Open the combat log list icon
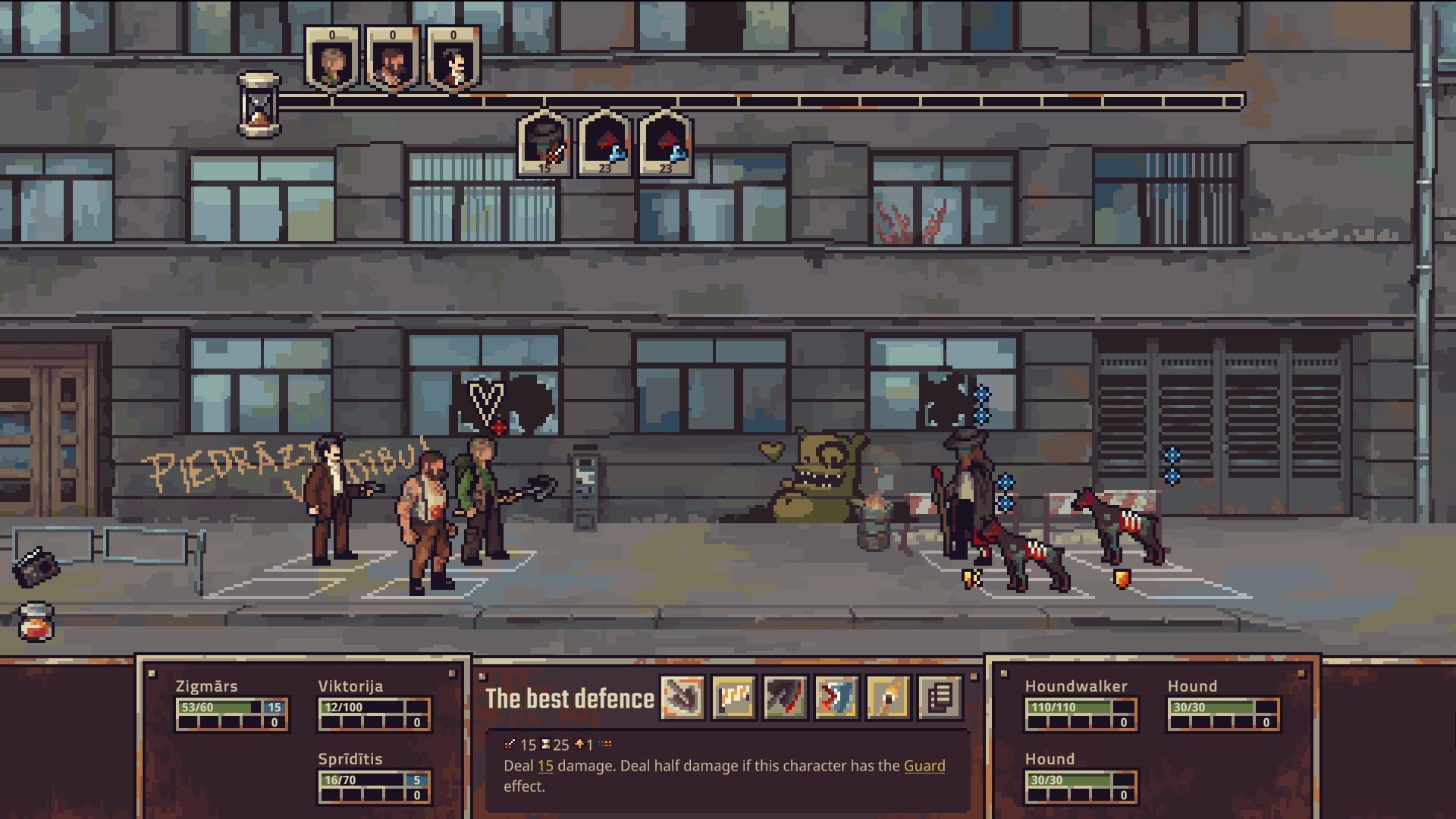The image size is (1456, 819). tap(940, 697)
